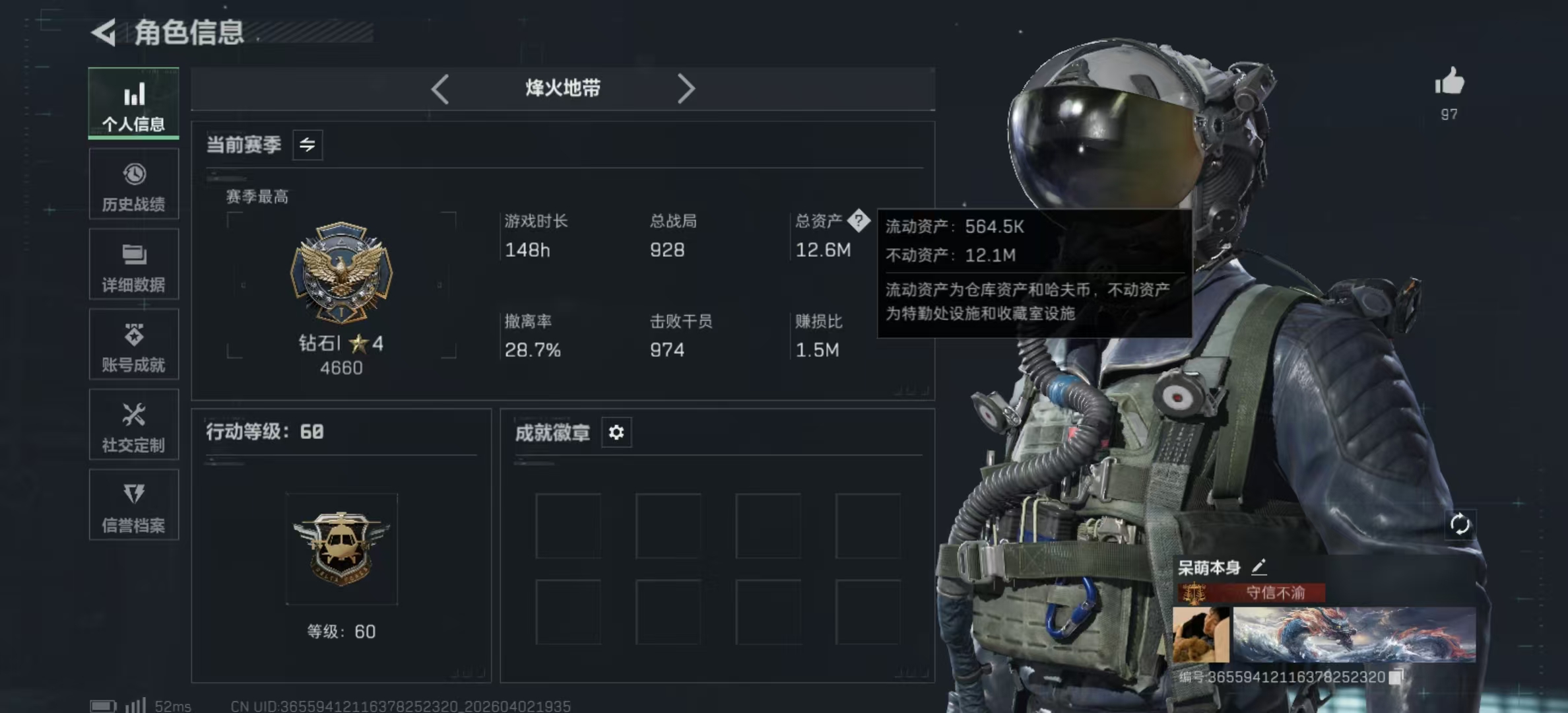Open the 历史战绩 tab
The height and width of the screenshot is (713, 1568).
(x=133, y=184)
